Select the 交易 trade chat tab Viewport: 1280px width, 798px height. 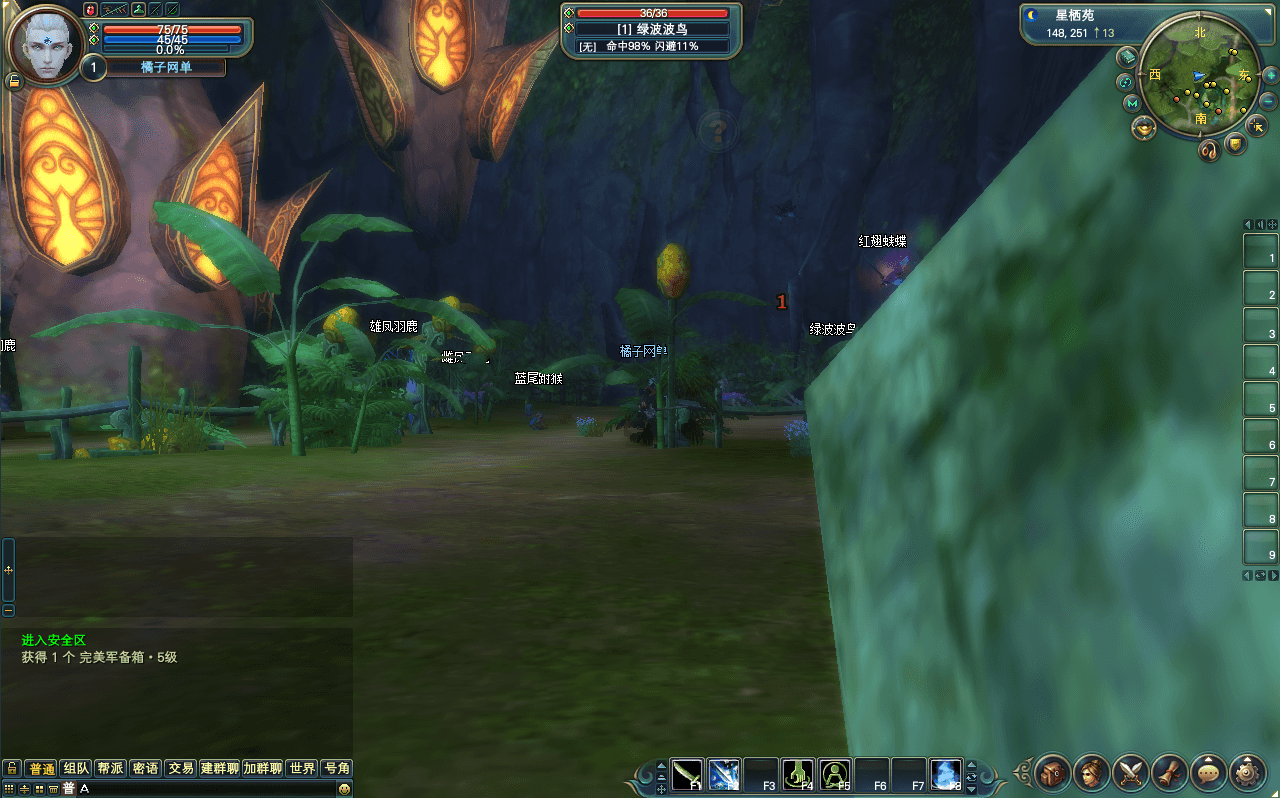[x=180, y=768]
